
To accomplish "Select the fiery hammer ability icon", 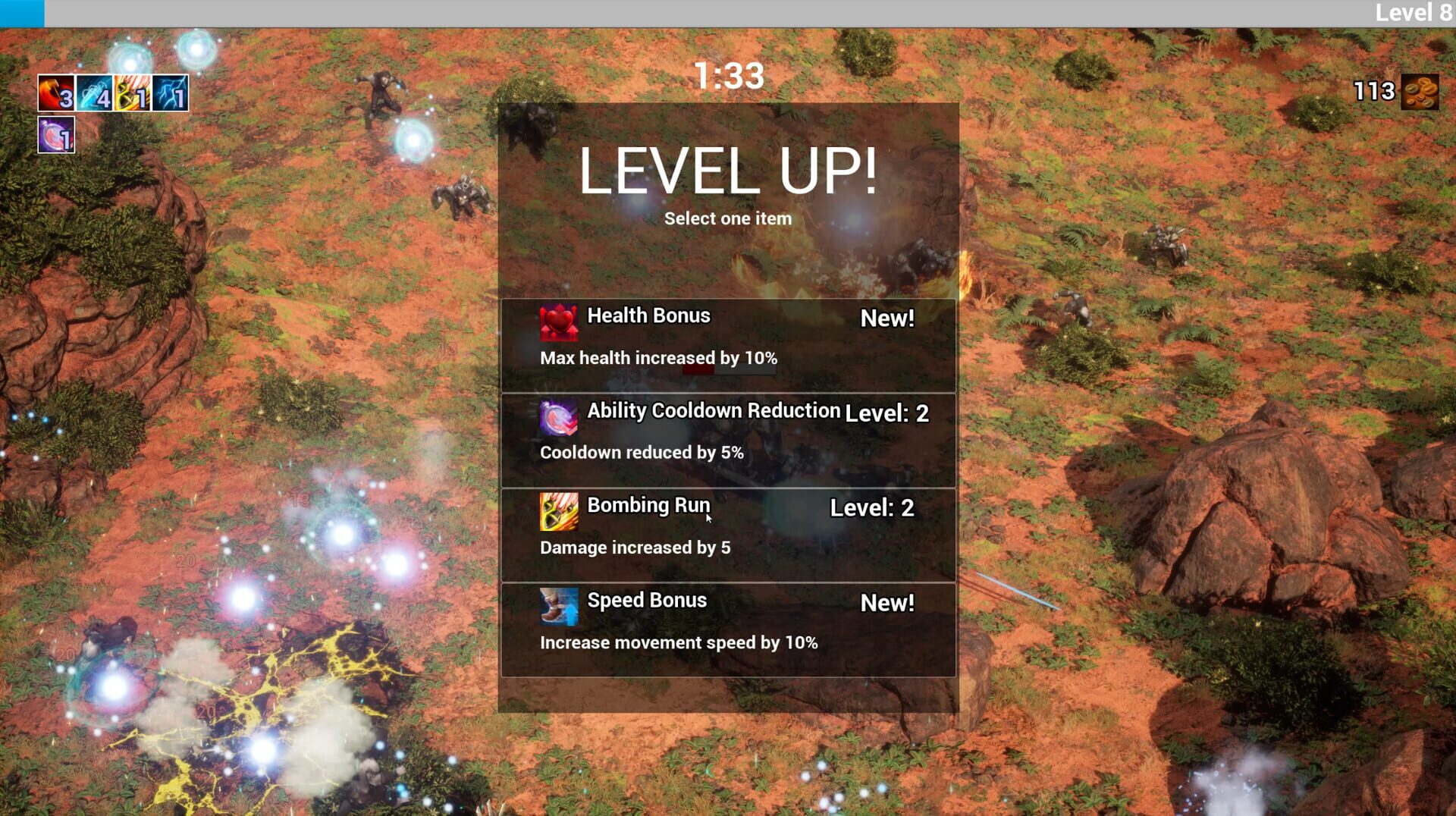I will [55, 93].
